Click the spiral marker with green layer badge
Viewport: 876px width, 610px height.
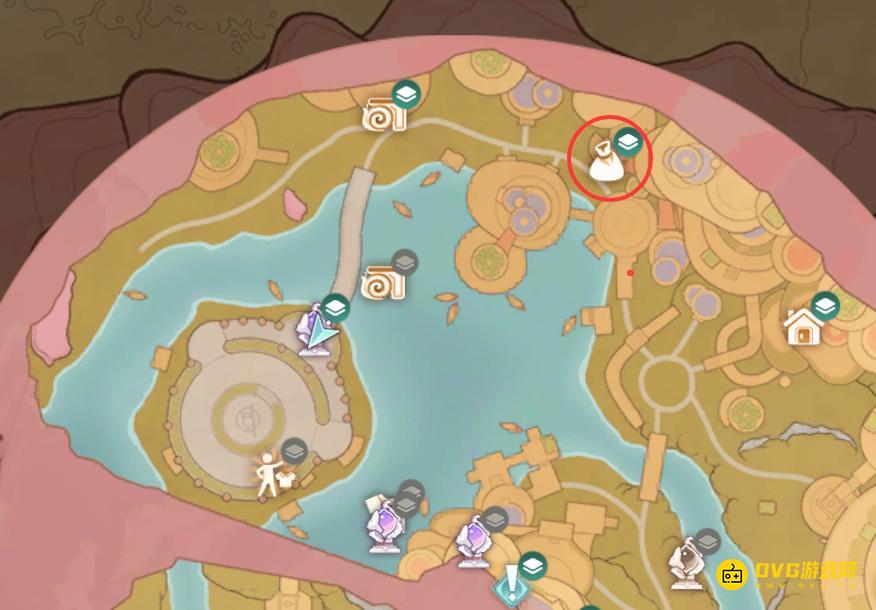(384, 115)
